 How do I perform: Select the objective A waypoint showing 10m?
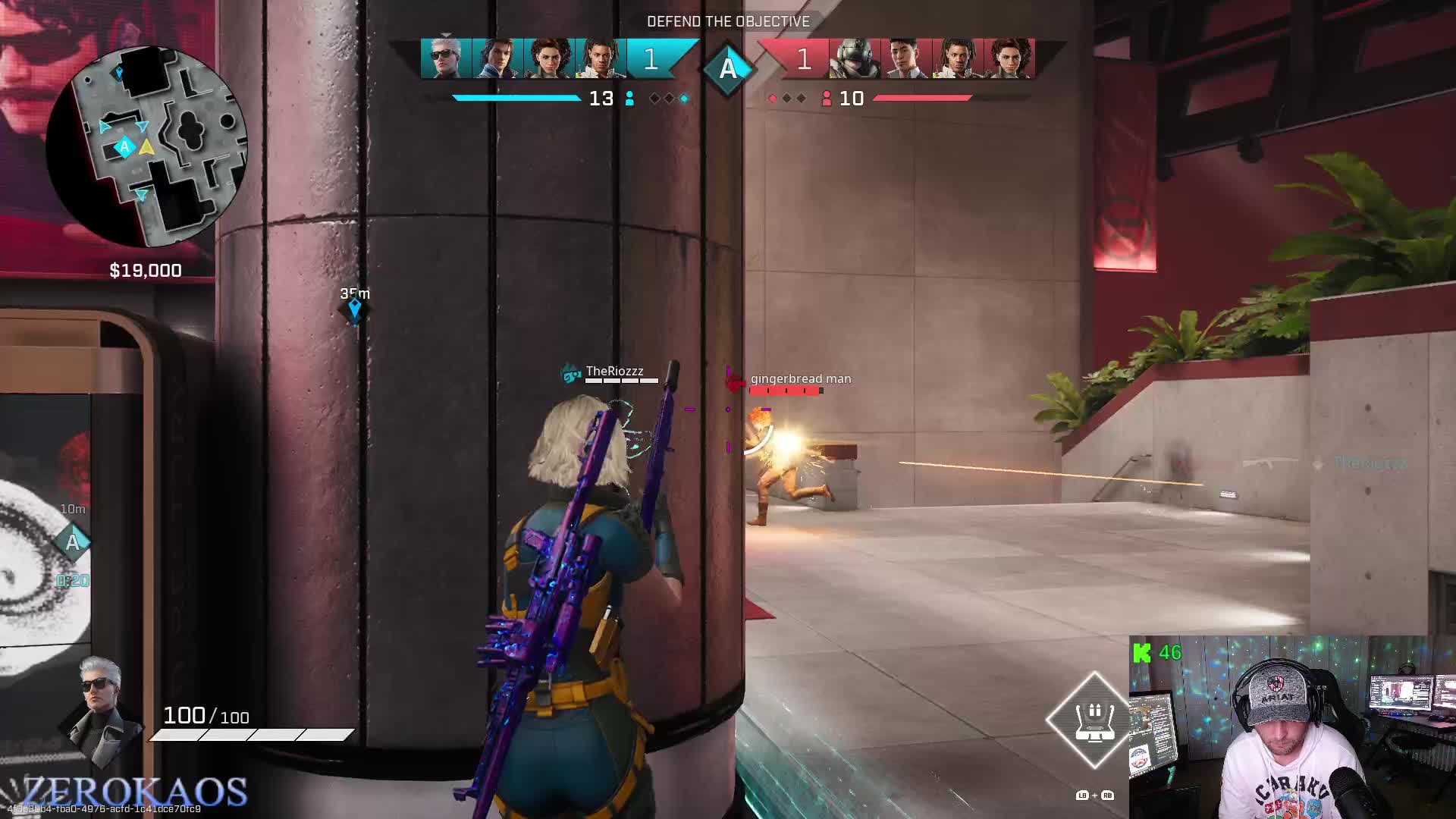click(x=73, y=542)
